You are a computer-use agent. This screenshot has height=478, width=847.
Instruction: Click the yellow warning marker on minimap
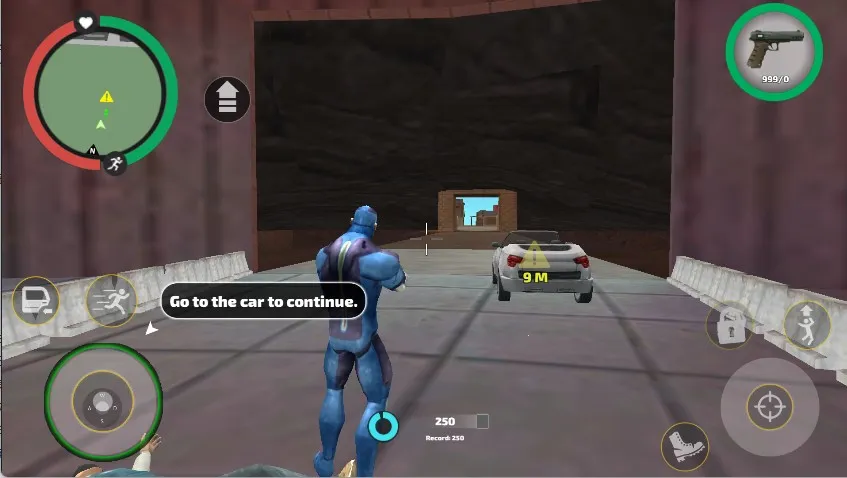pos(106,97)
